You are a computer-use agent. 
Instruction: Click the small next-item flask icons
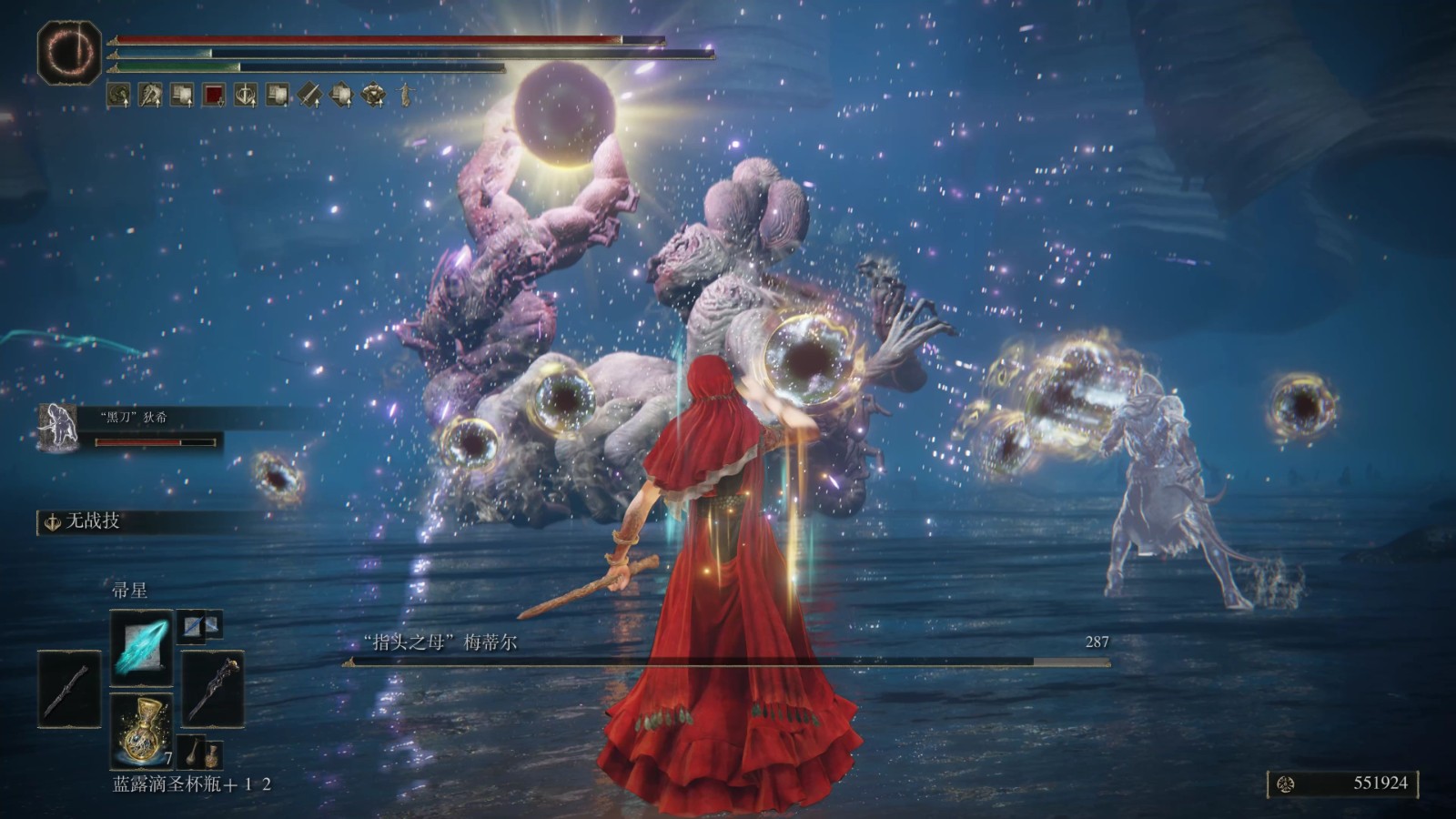point(199,753)
